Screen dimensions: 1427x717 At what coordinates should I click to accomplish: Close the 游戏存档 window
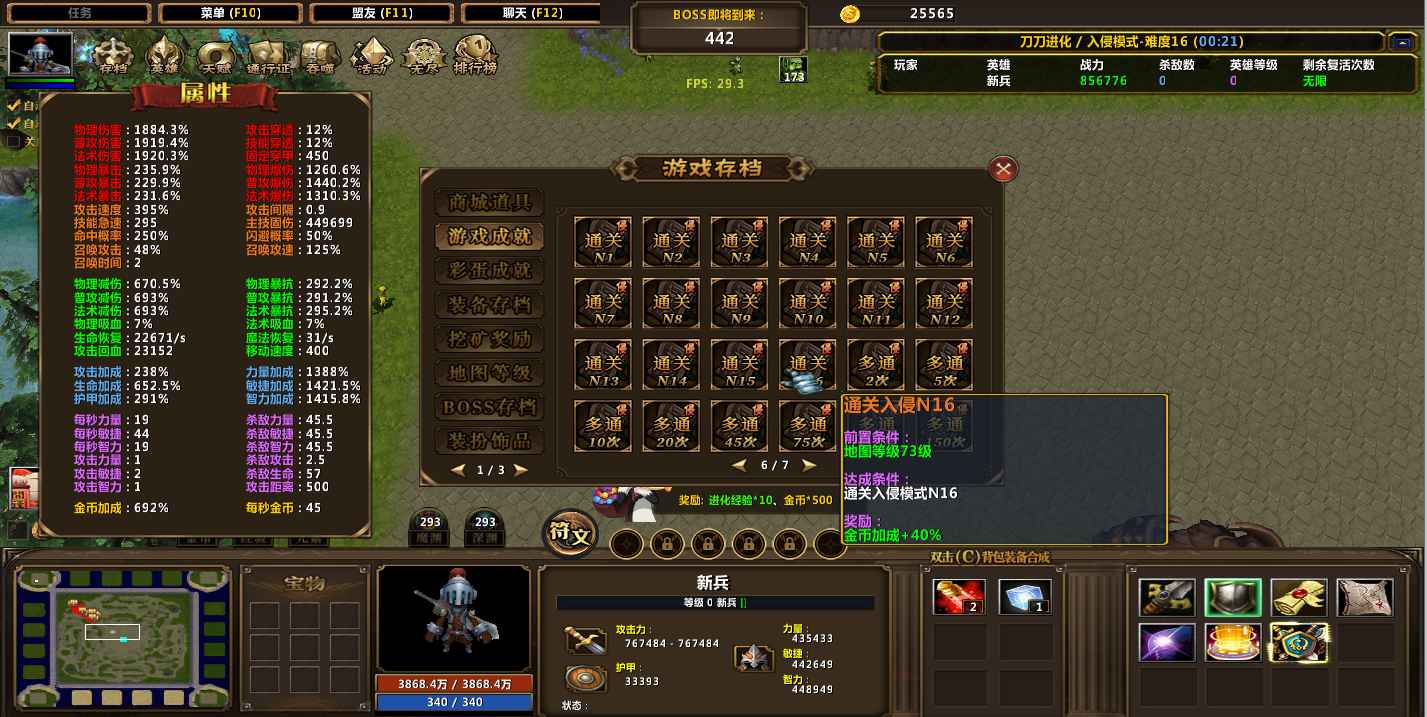coord(1003,169)
